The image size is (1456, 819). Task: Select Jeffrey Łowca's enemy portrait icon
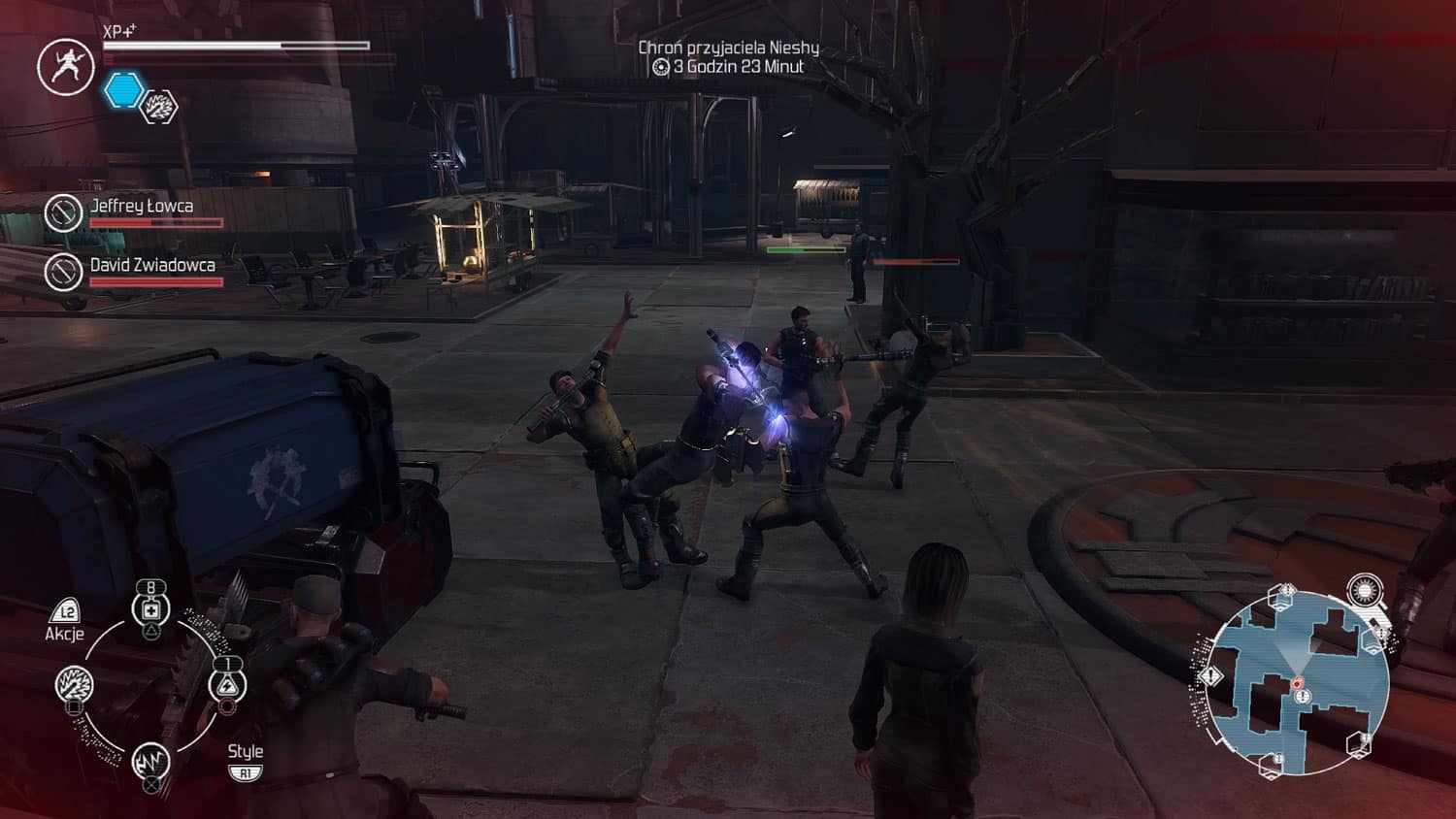pos(63,213)
